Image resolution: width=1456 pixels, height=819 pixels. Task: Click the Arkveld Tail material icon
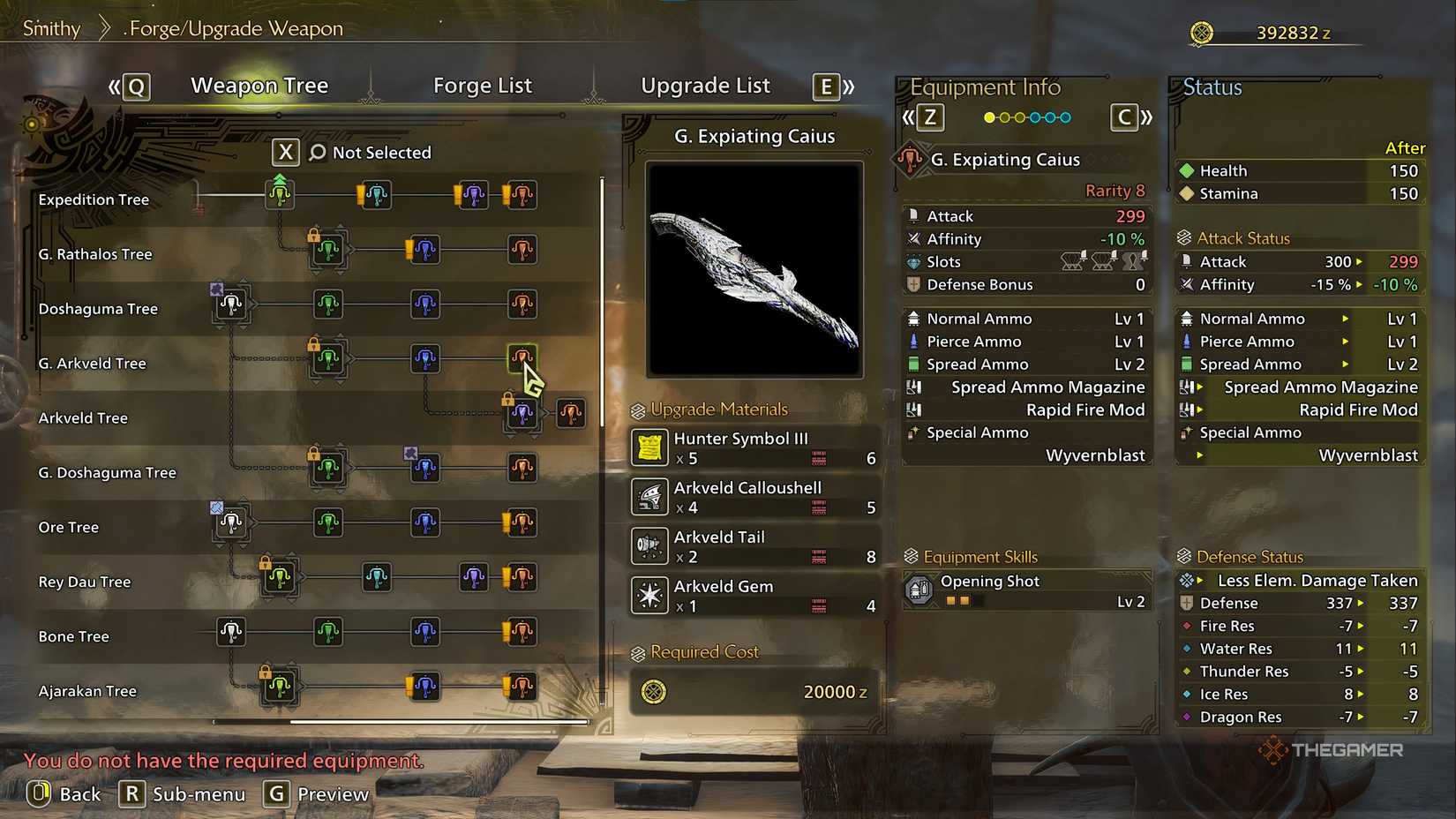click(x=649, y=545)
